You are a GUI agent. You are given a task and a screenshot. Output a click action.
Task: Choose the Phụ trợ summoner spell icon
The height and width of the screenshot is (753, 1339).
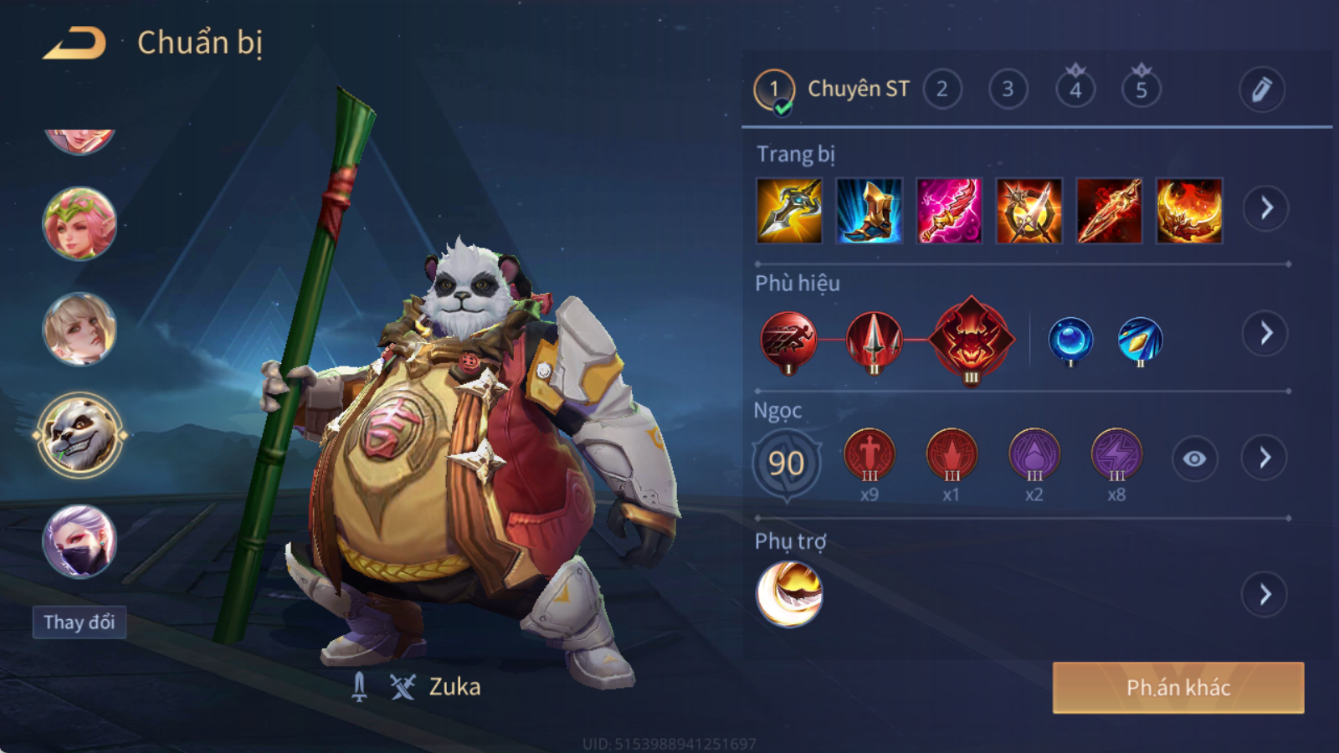coord(790,595)
